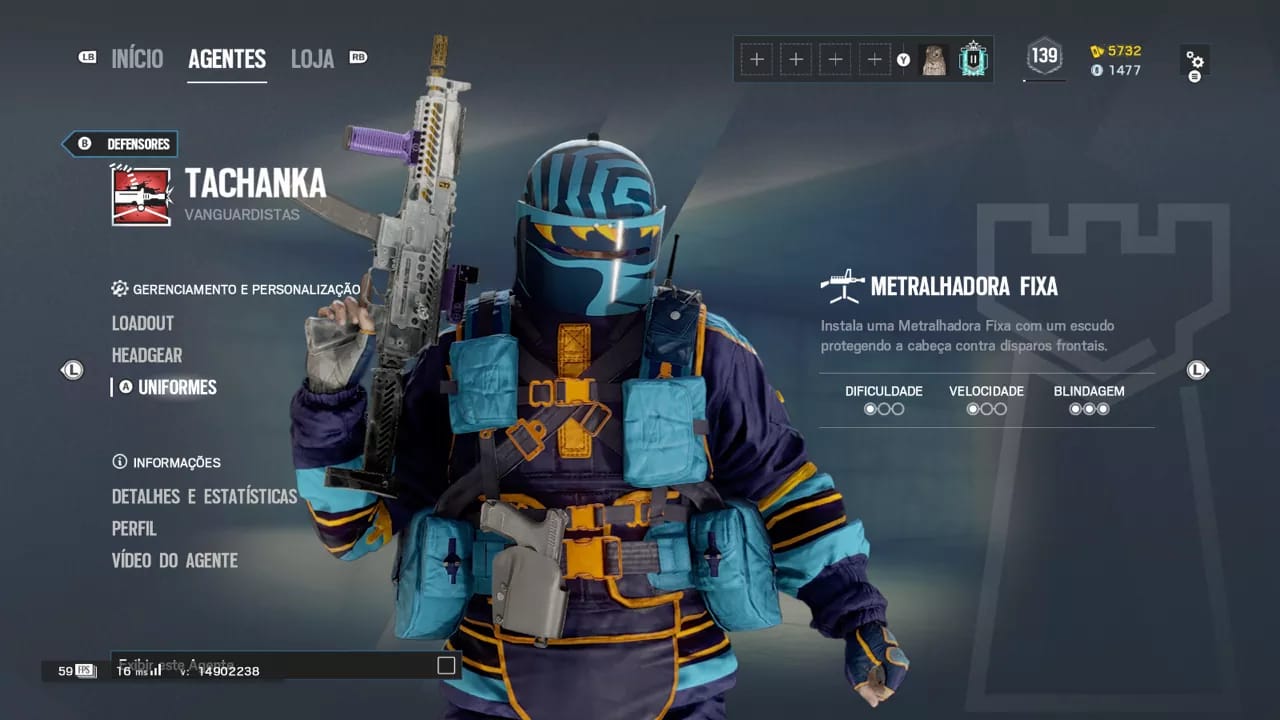Viewport: 1280px width, 720px height.
Task: Click the fourth plus slot near the Y button
Action: click(x=874, y=59)
